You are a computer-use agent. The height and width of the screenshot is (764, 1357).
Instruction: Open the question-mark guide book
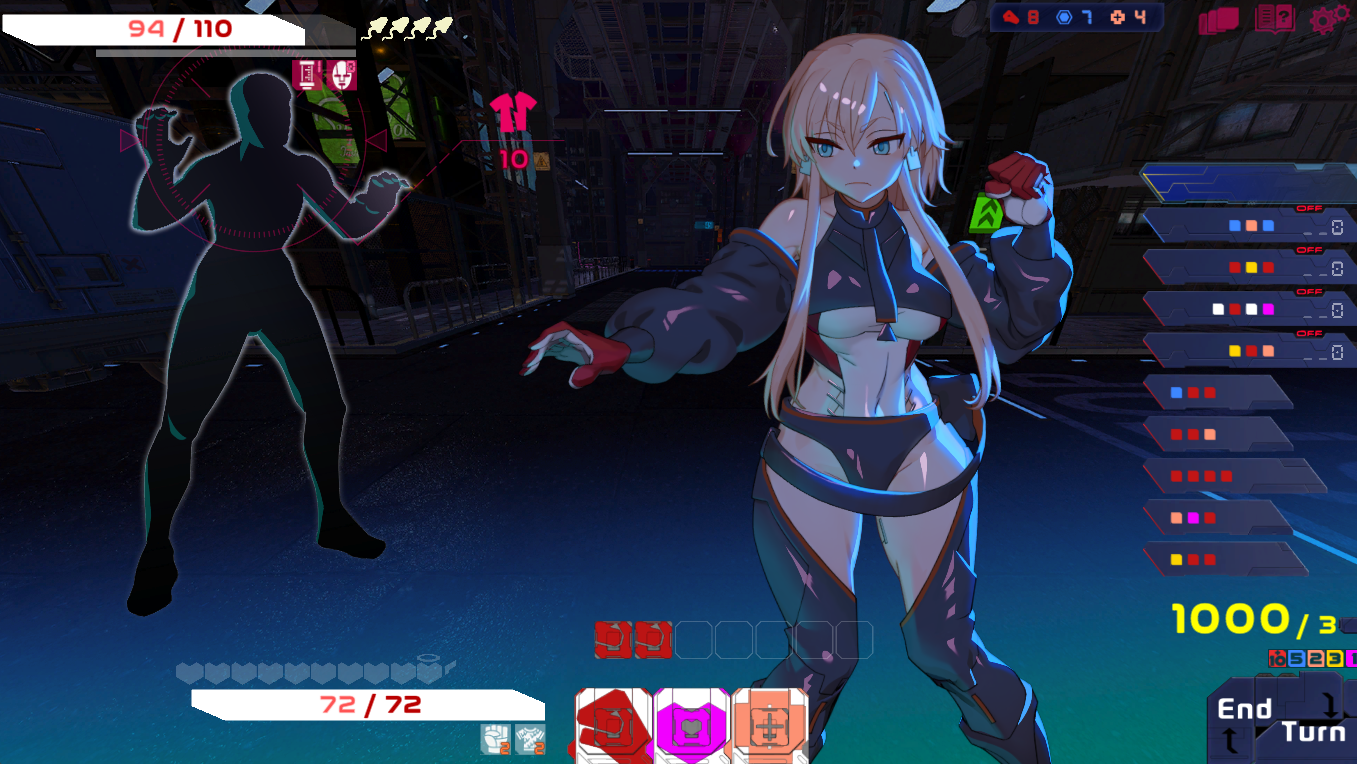[1274, 19]
